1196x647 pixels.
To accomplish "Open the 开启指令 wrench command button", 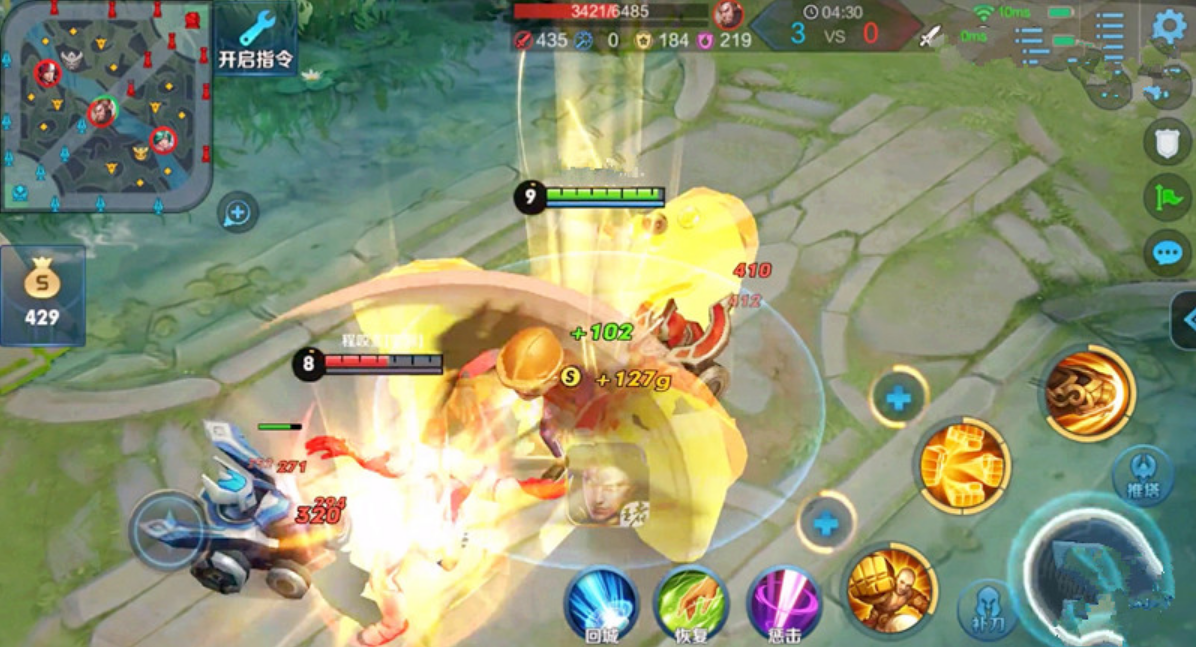I will tap(256, 38).
